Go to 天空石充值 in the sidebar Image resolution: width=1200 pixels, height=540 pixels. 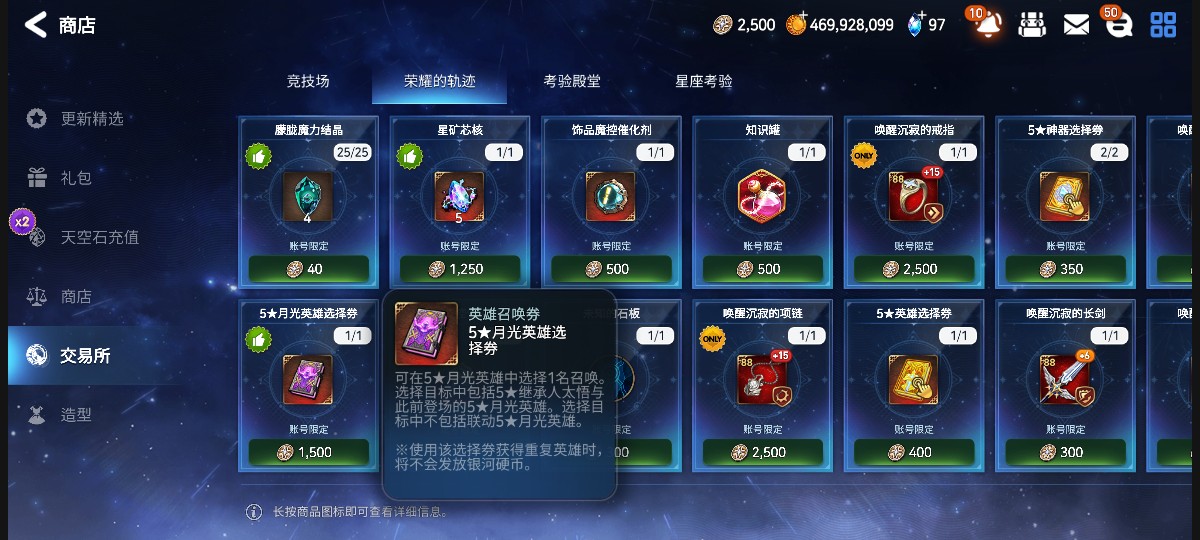(99, 237)
